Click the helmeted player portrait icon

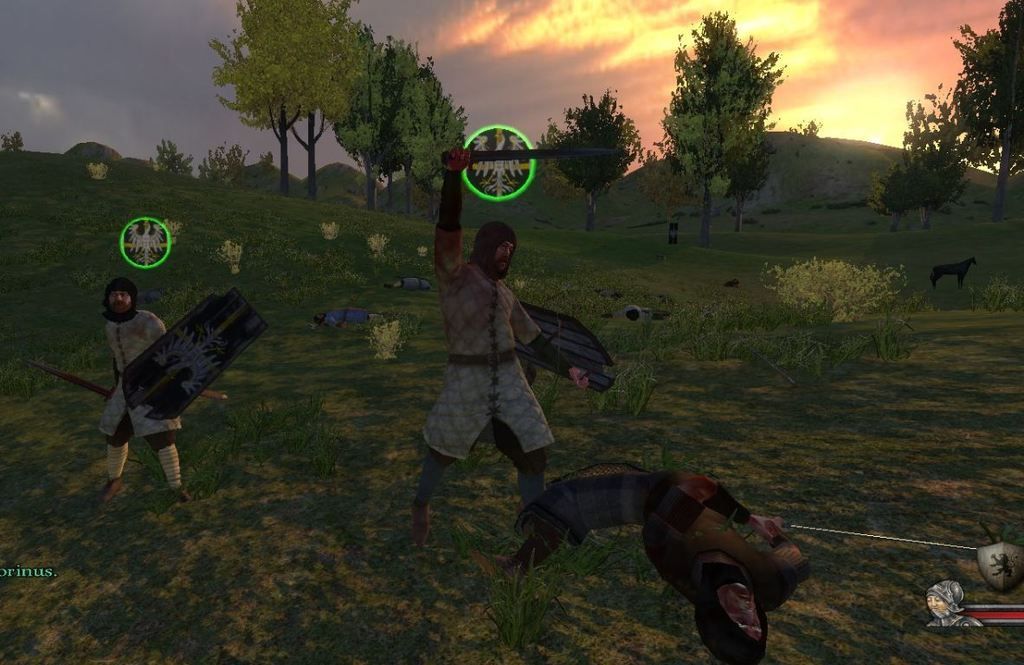coord(945,603)
